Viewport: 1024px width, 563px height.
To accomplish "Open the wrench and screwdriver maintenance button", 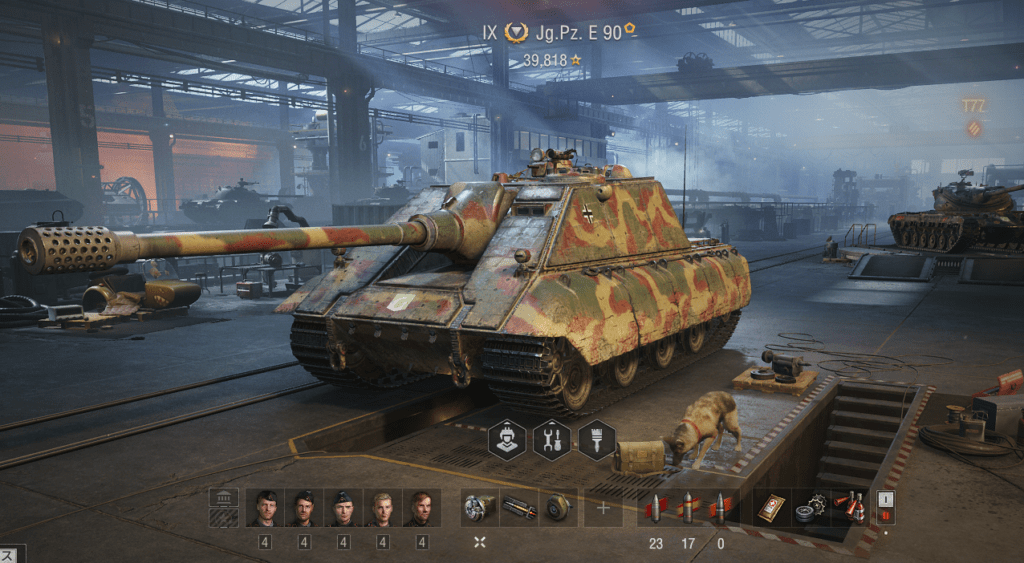I will (552, 440).
